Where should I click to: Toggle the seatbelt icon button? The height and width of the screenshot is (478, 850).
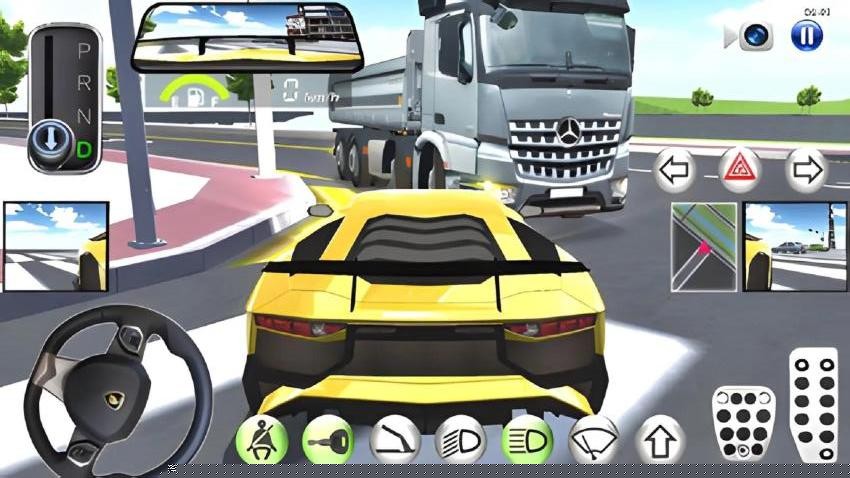click(x=261, y=439)
